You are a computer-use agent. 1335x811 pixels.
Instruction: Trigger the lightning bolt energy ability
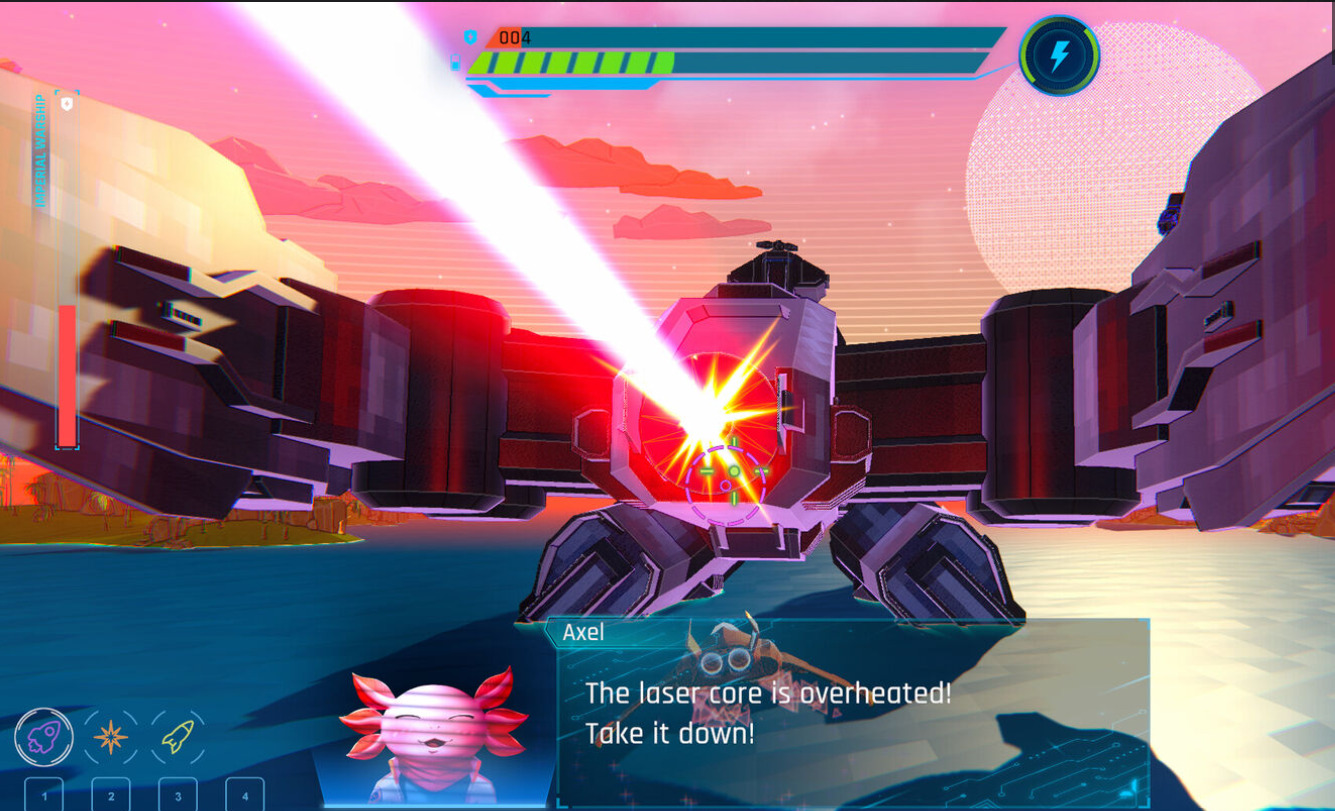[1059, 56]
